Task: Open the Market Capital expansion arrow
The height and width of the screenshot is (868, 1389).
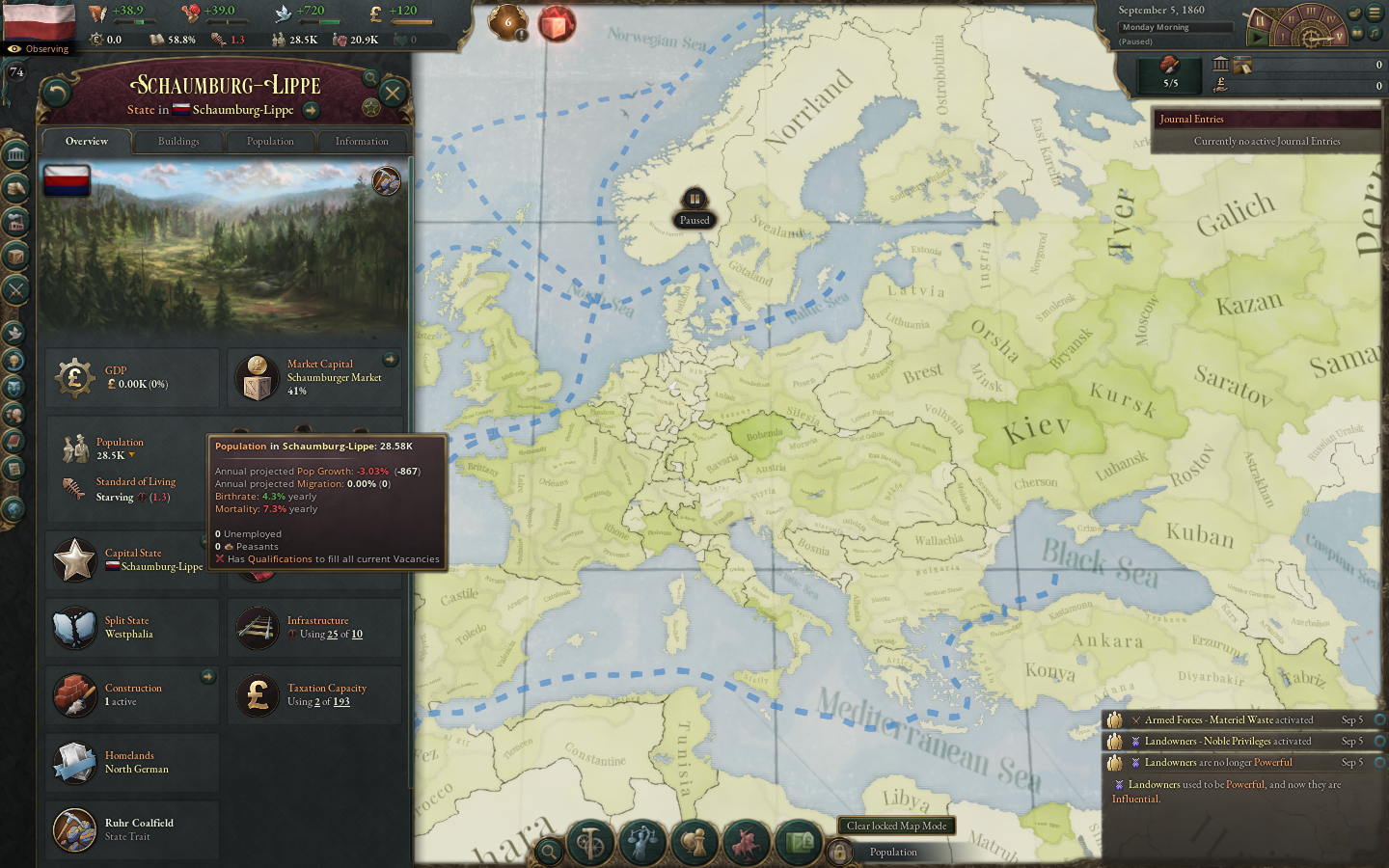Action: tap(391, 360)
